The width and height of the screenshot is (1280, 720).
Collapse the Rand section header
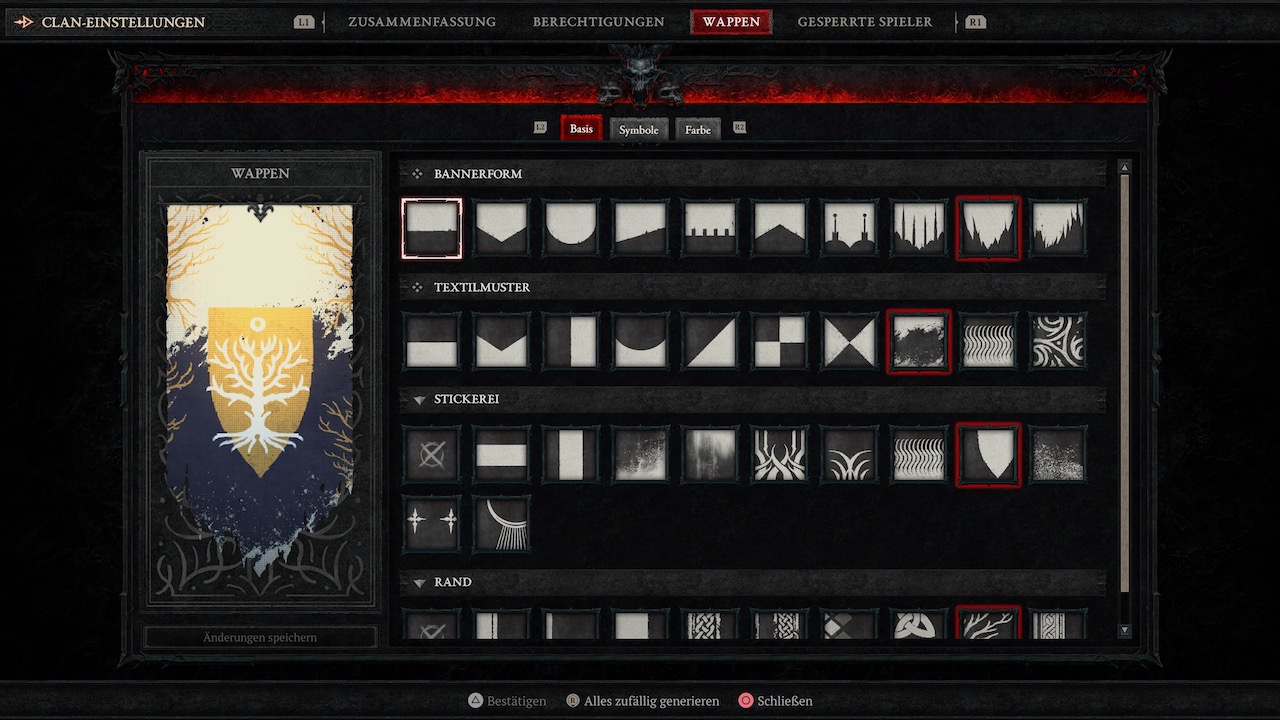tap(420, 582)
